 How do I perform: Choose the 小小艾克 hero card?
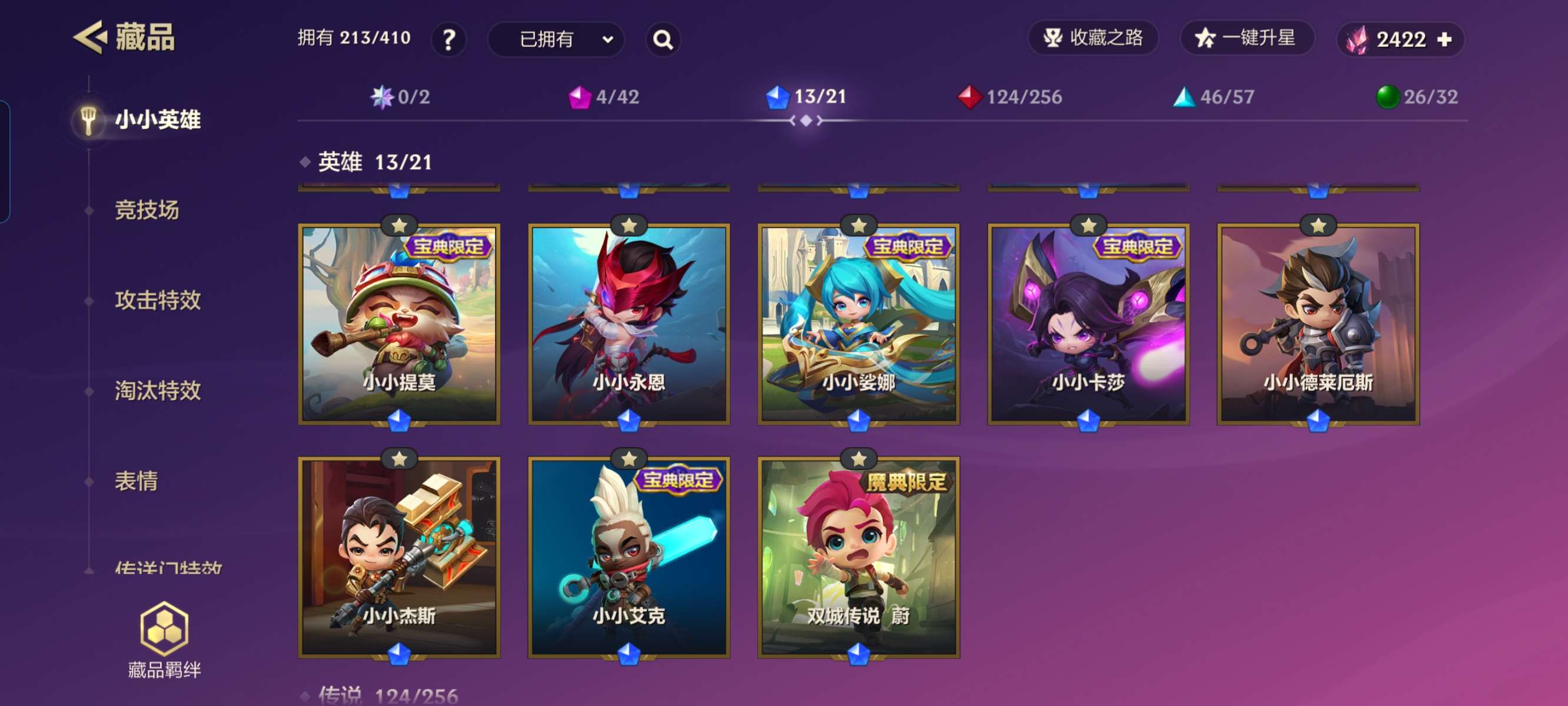click(x=629, y=558)
